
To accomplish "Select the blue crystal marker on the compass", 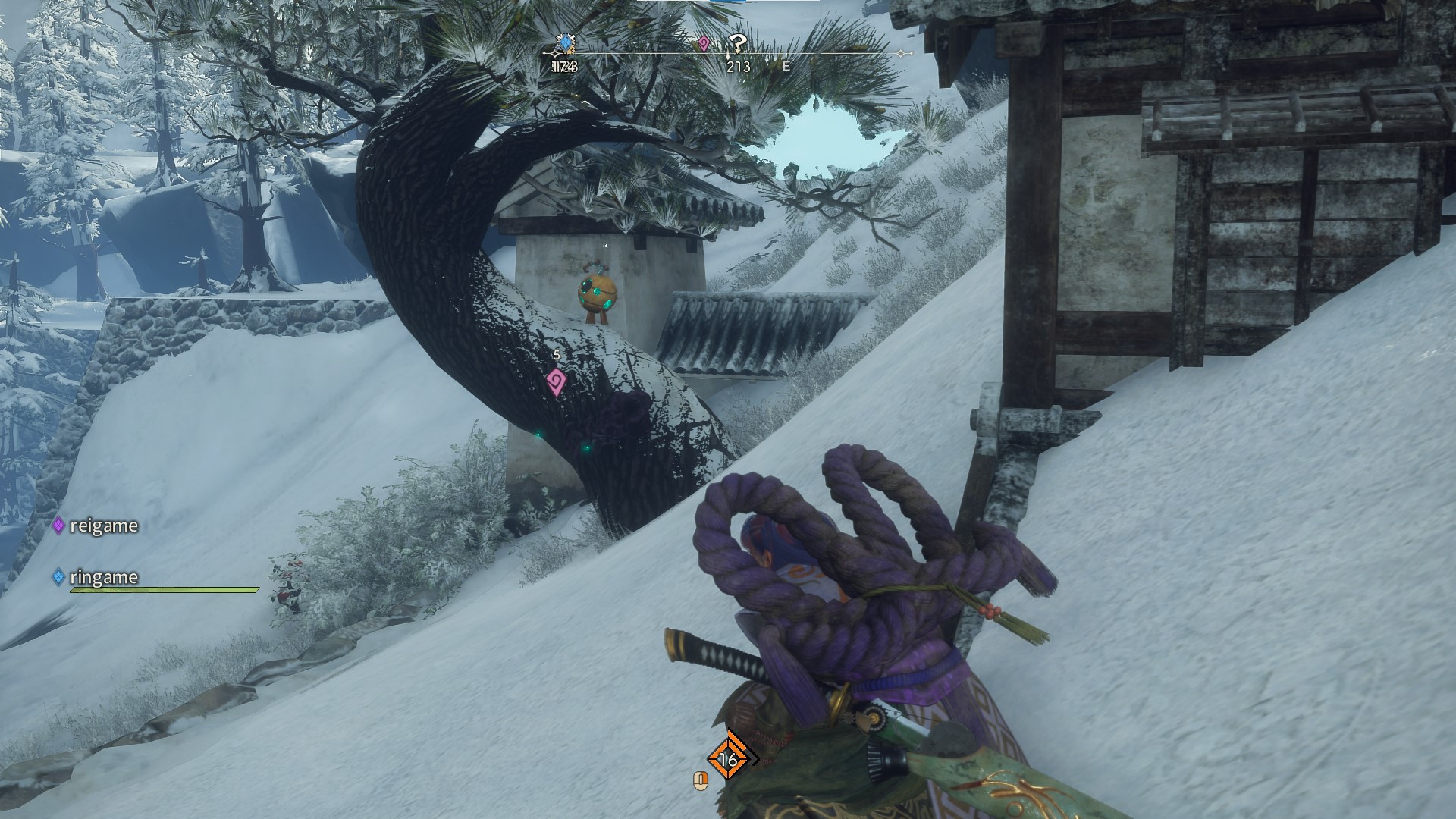I will click(x=564, y=44).
